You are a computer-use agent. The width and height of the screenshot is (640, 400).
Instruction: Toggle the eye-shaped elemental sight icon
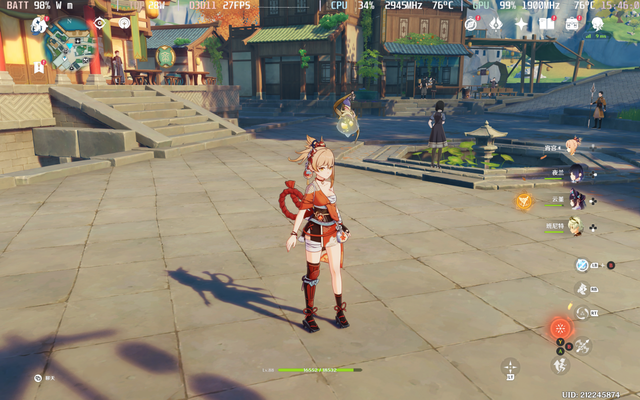pyautogui.click(x=99, y=22)
